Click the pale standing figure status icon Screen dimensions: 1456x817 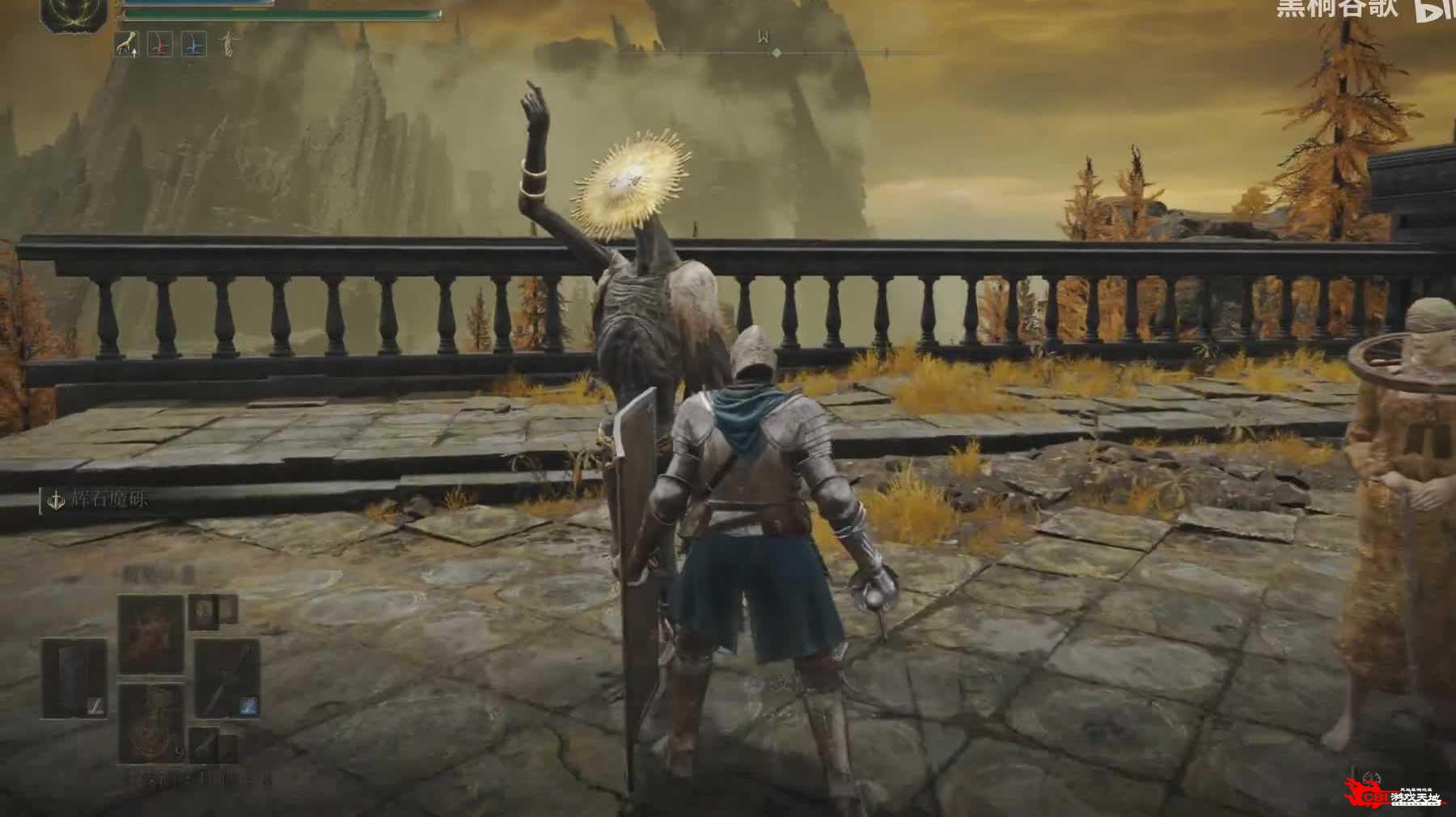pyautogui.click(x=227, y=44)
